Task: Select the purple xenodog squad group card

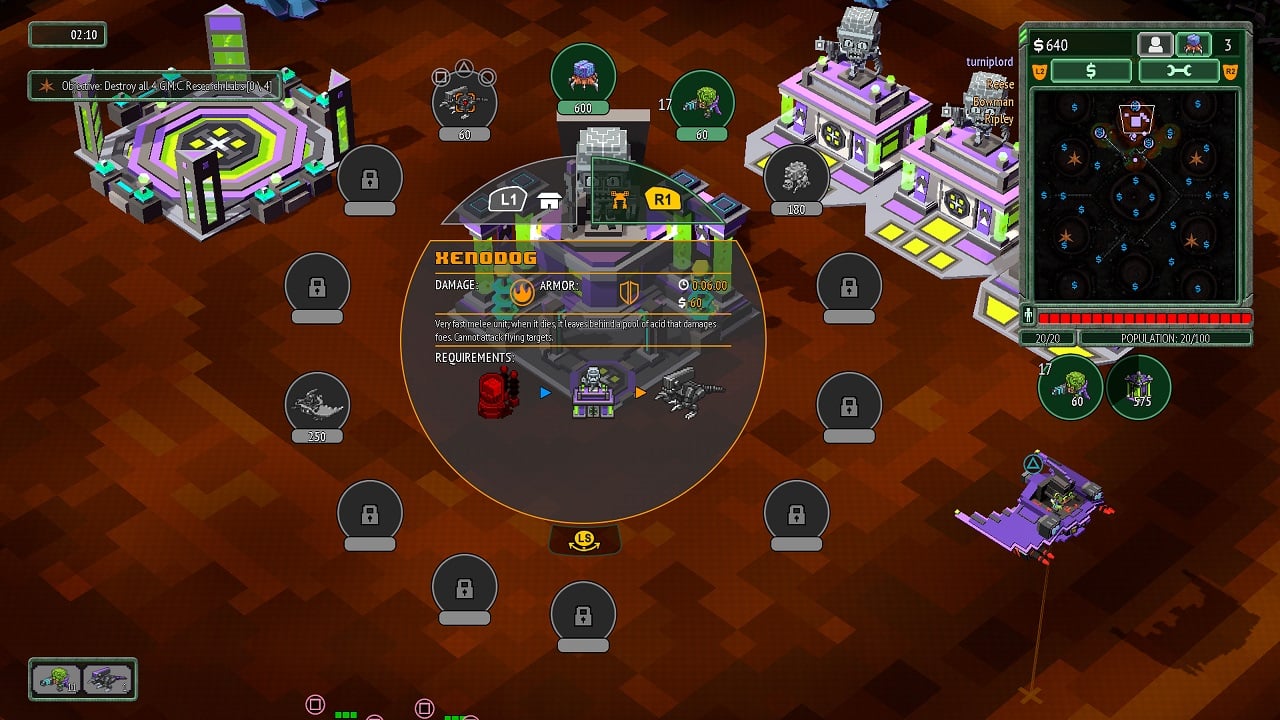Action: click(107, 680)
